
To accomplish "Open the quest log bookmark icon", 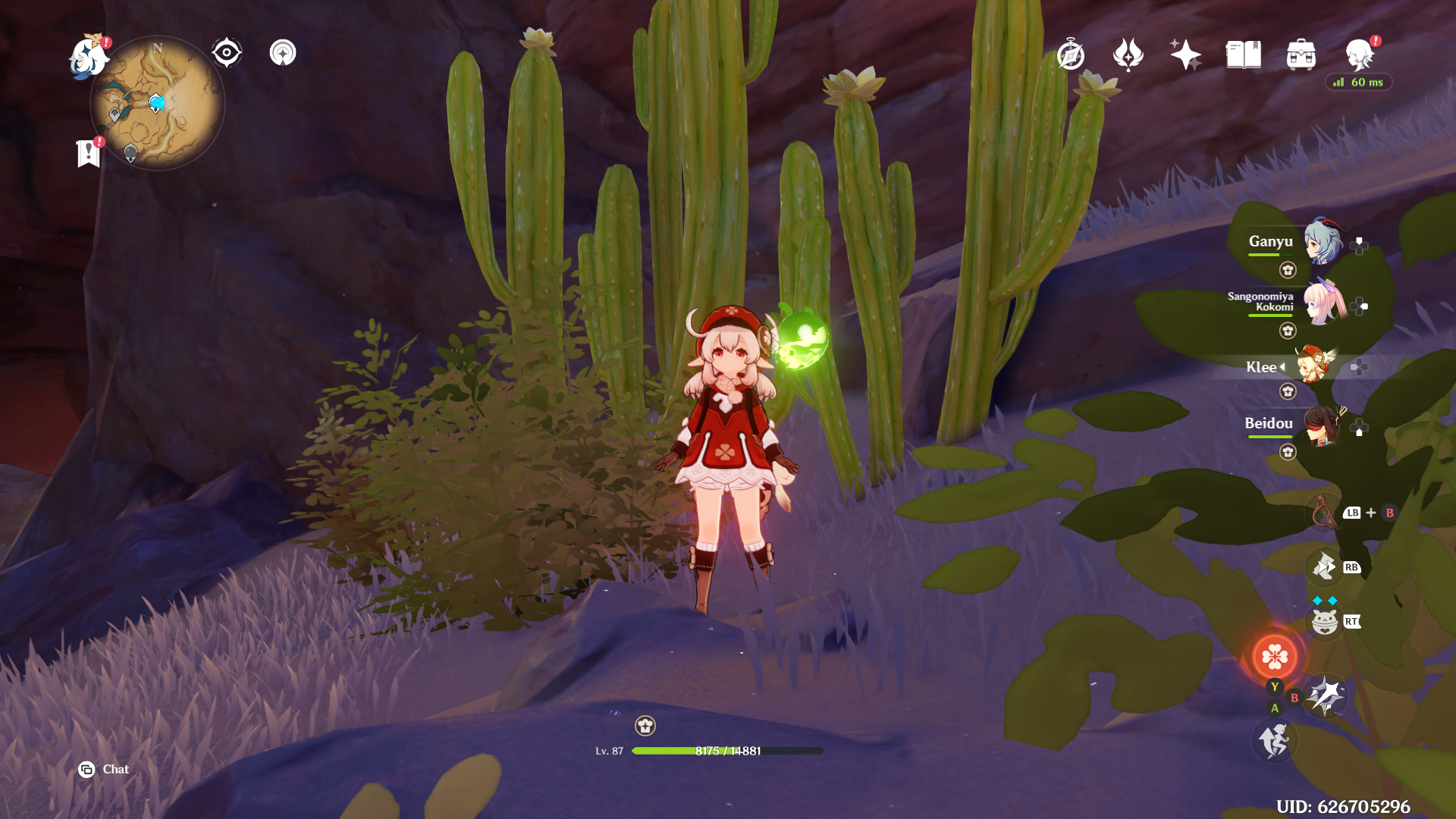I will pyautogui.click(x=89, y=153).
